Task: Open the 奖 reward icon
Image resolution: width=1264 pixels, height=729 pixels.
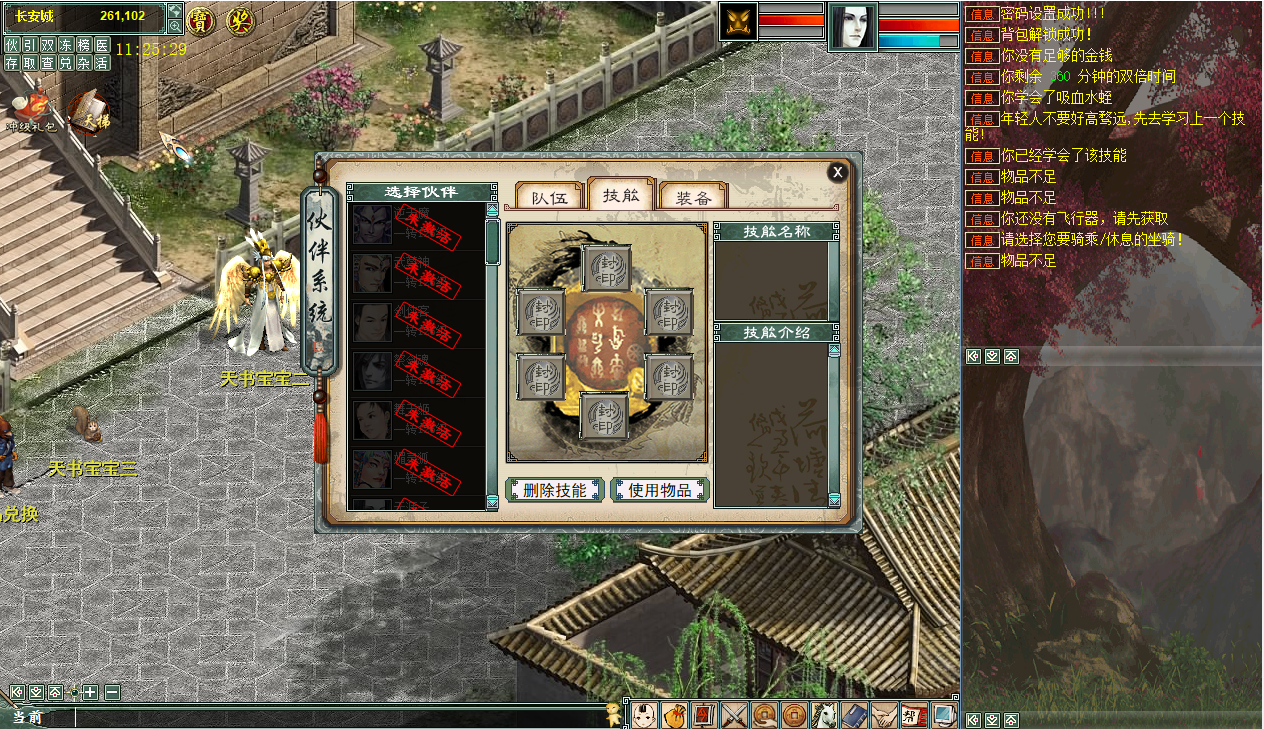Action: (x=239, y=21)
